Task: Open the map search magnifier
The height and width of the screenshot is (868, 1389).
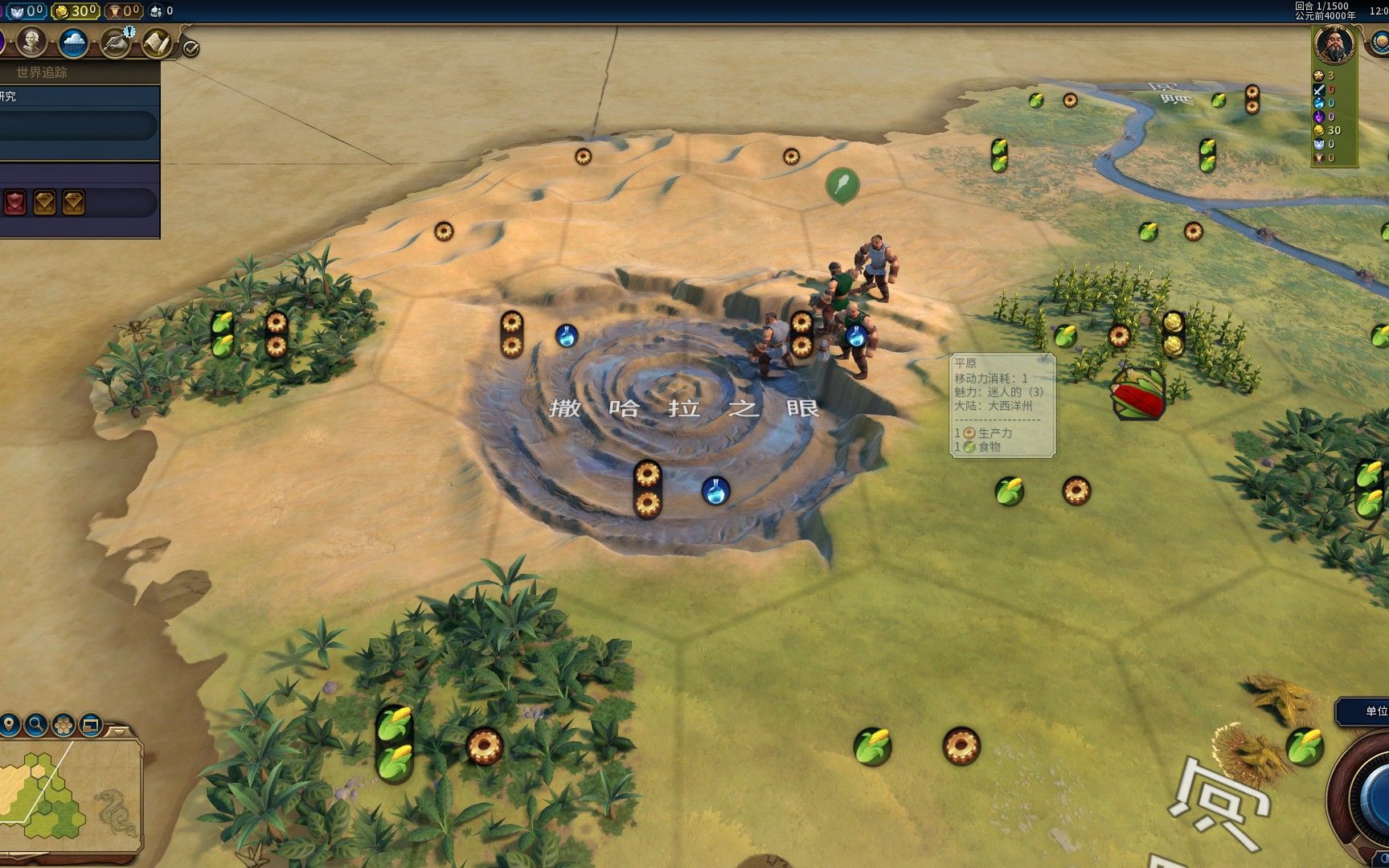Action: click(x=36, y=725)
